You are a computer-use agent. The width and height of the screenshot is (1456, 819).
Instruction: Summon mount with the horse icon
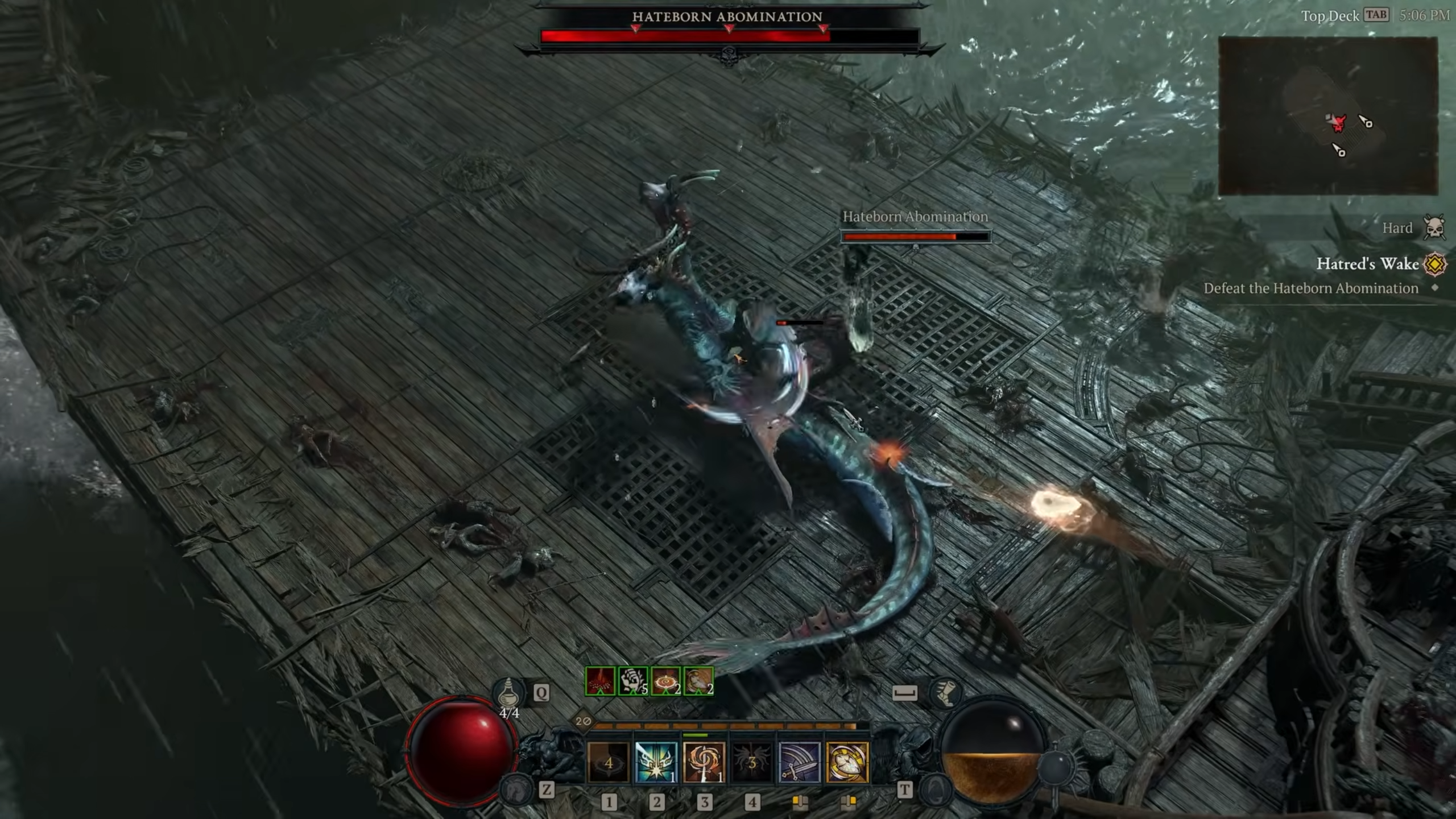tap(516, 789)
